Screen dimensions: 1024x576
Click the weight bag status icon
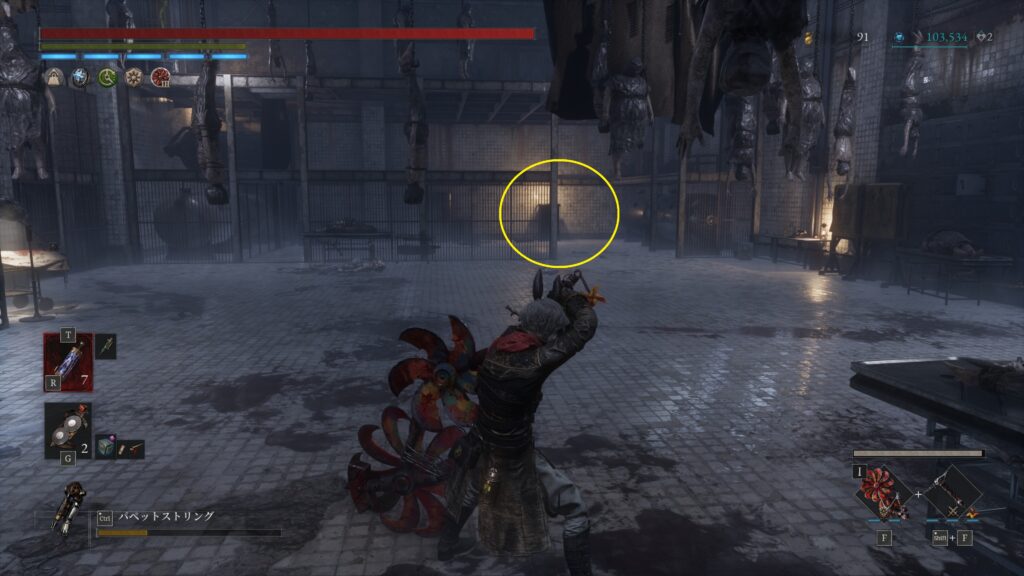pyautogui.click(x=56, y=77)
